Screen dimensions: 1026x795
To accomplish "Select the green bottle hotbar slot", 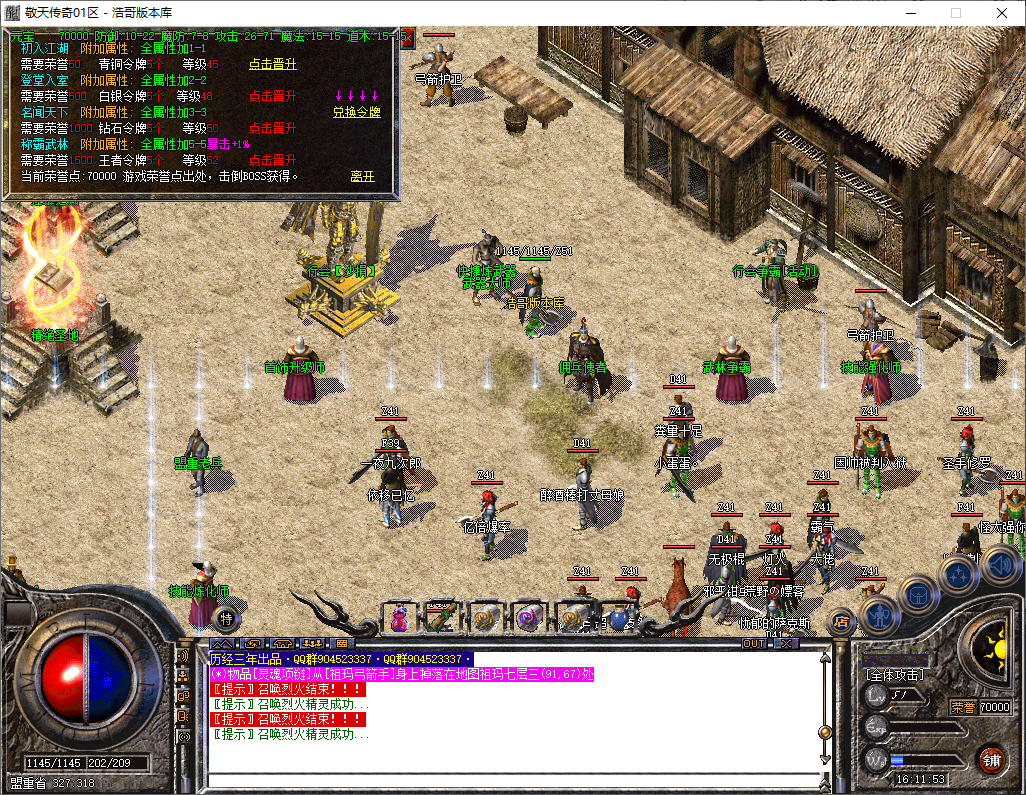I will [441, 618].
